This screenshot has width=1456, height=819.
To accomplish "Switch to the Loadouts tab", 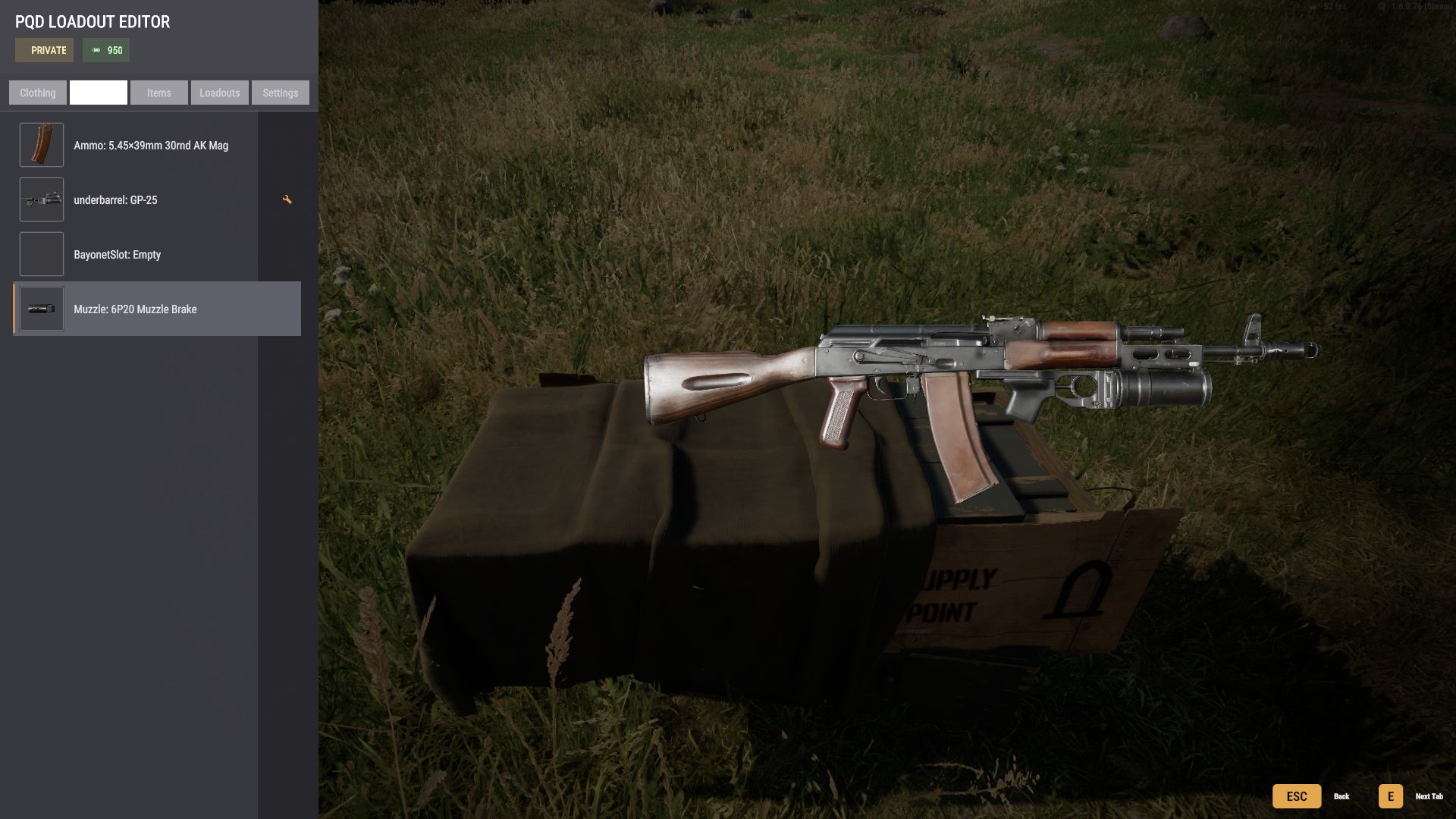I will pyautogui.click(x=219, y=93).
